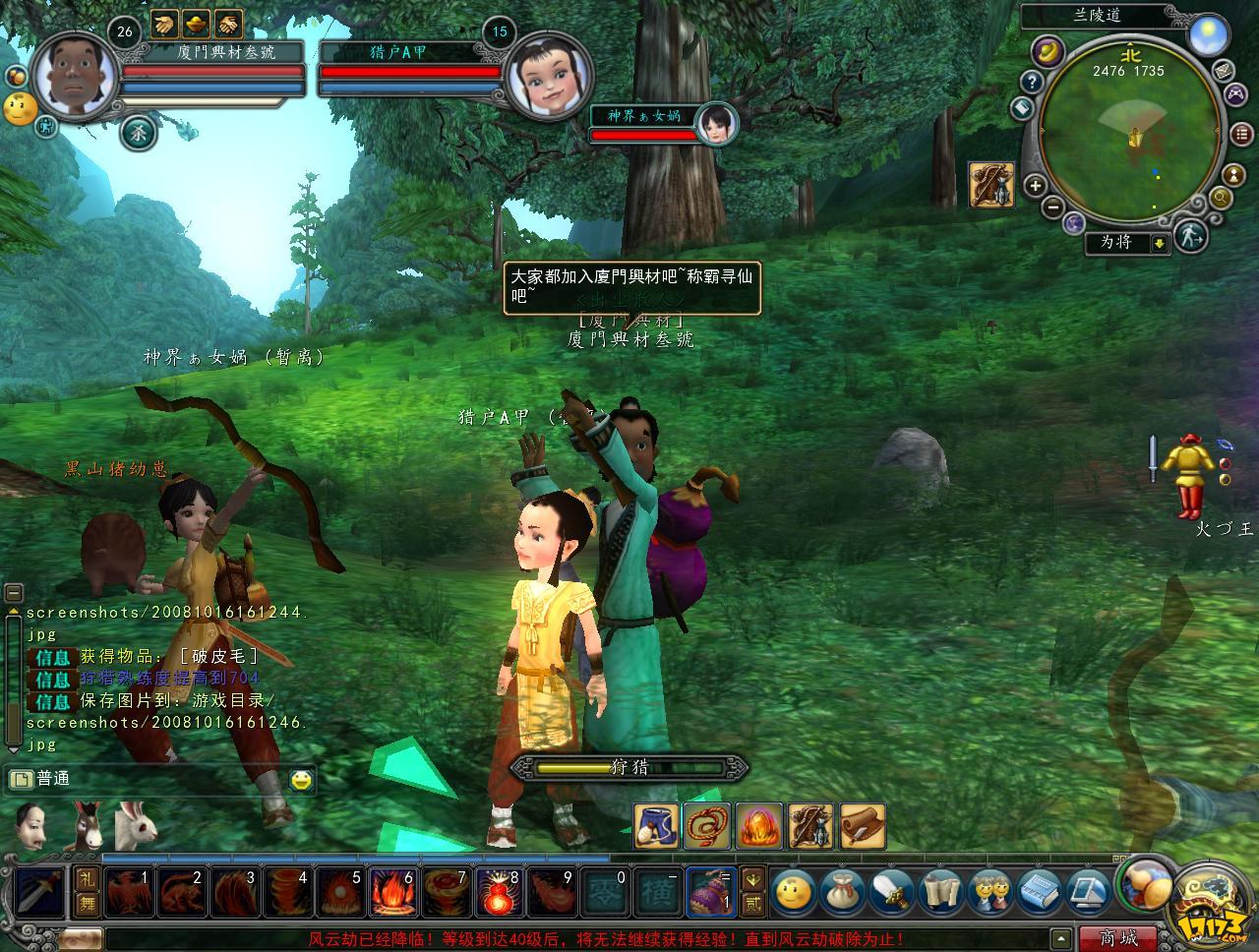Viewport: 1259px width, 952px height.
Task: Select the rabbit pet portrait
Action: pyautogui.click(x=136, y=826)
